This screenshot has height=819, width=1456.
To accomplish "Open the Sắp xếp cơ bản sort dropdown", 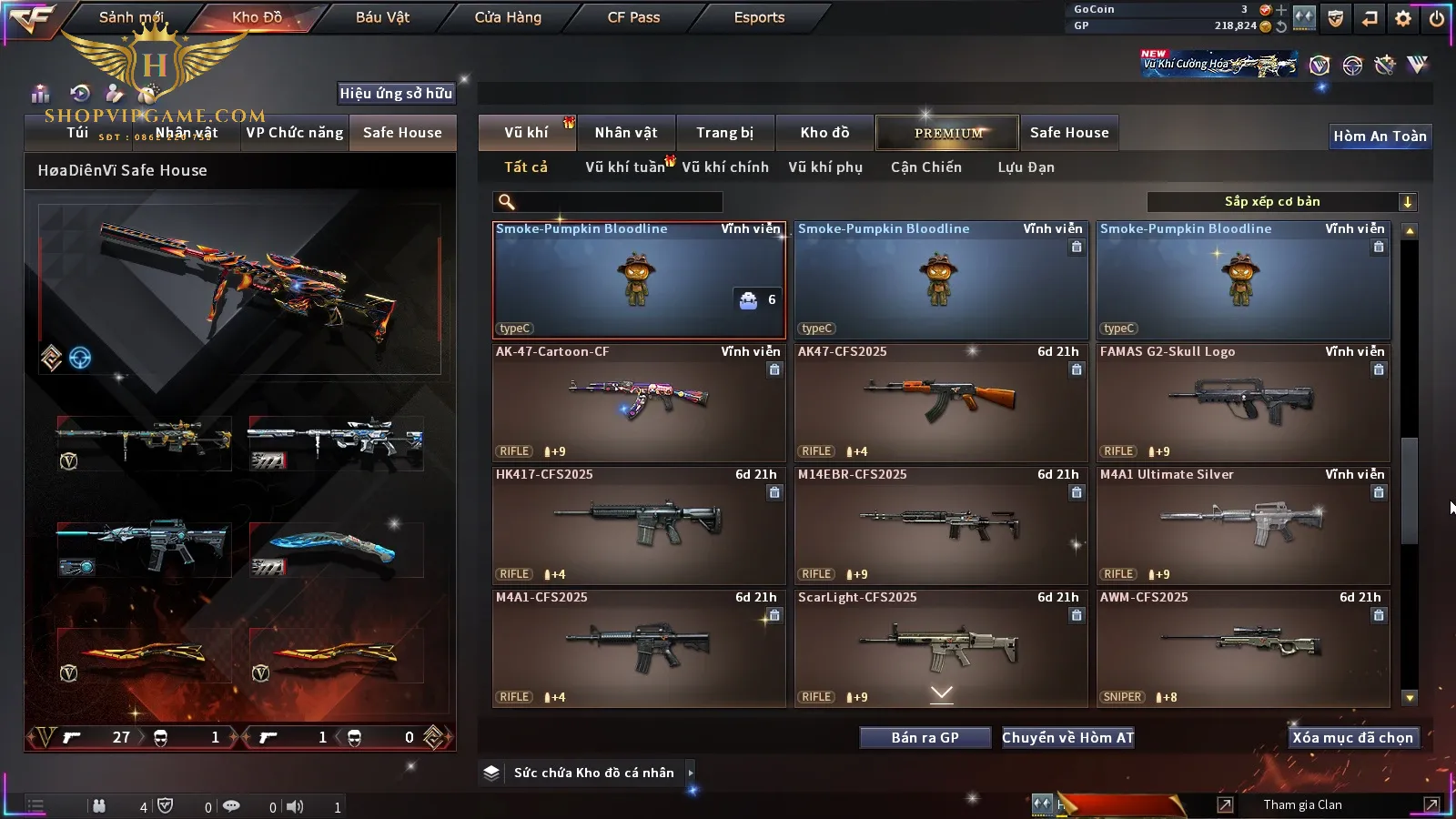I will click(1281, 202).
